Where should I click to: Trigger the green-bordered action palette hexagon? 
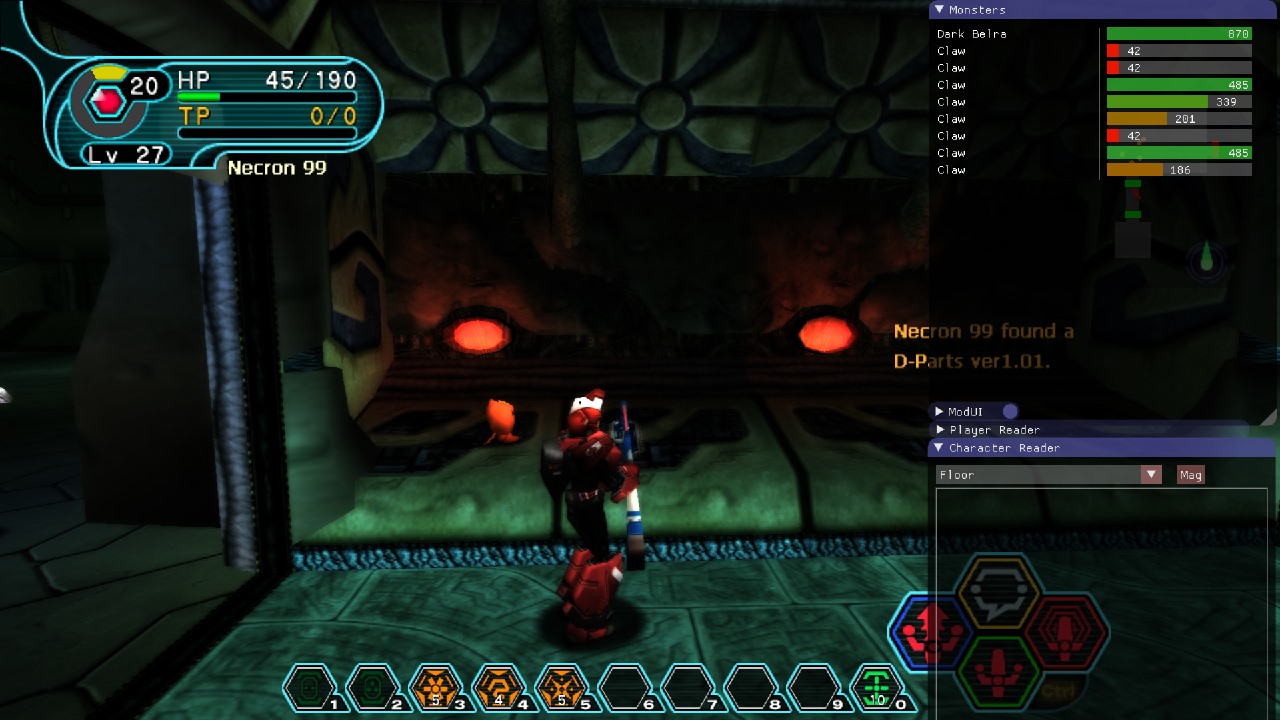[x=999, y=672]
